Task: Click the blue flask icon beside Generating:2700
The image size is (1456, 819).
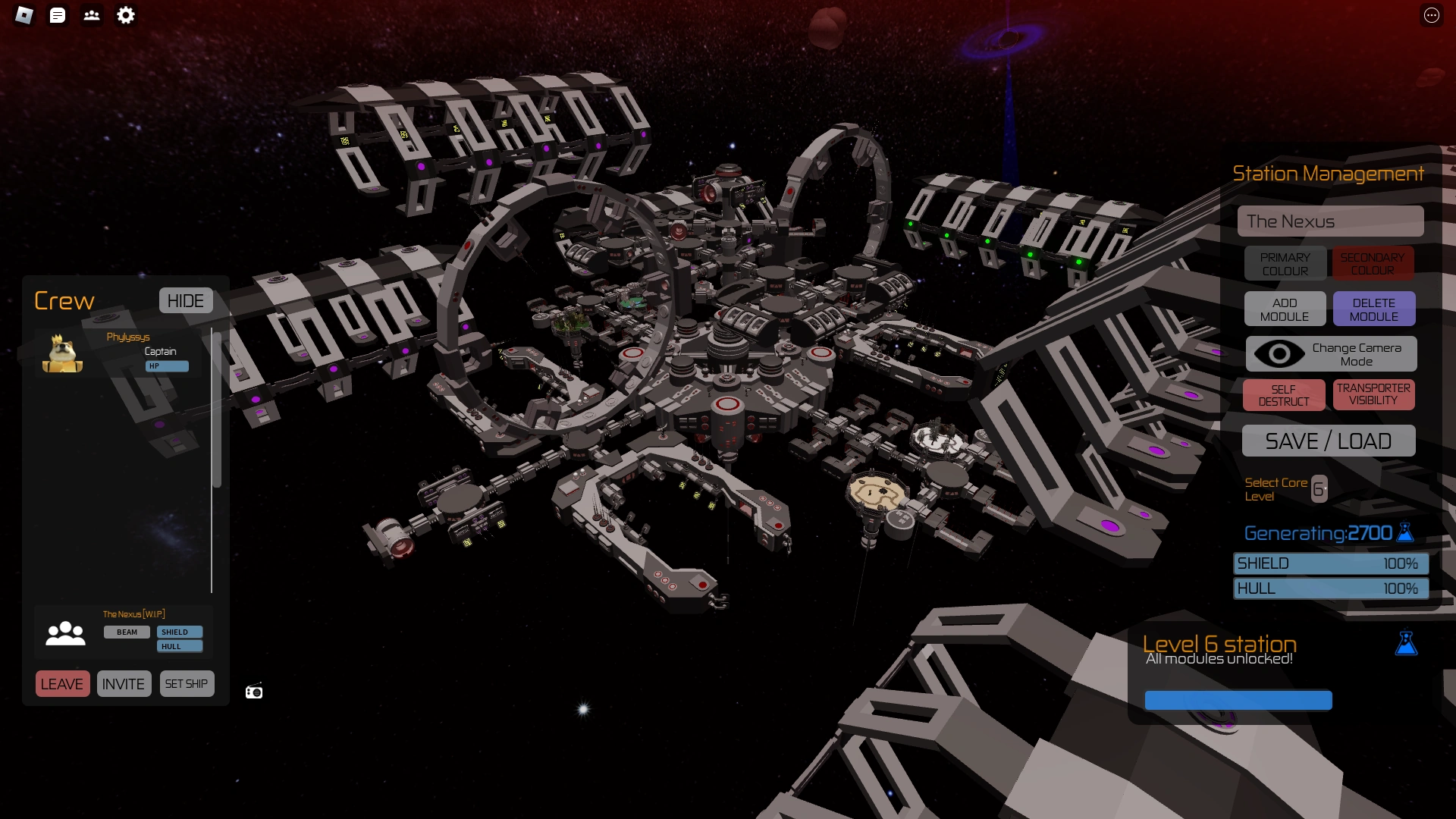Action: (x=1404, y=533)
